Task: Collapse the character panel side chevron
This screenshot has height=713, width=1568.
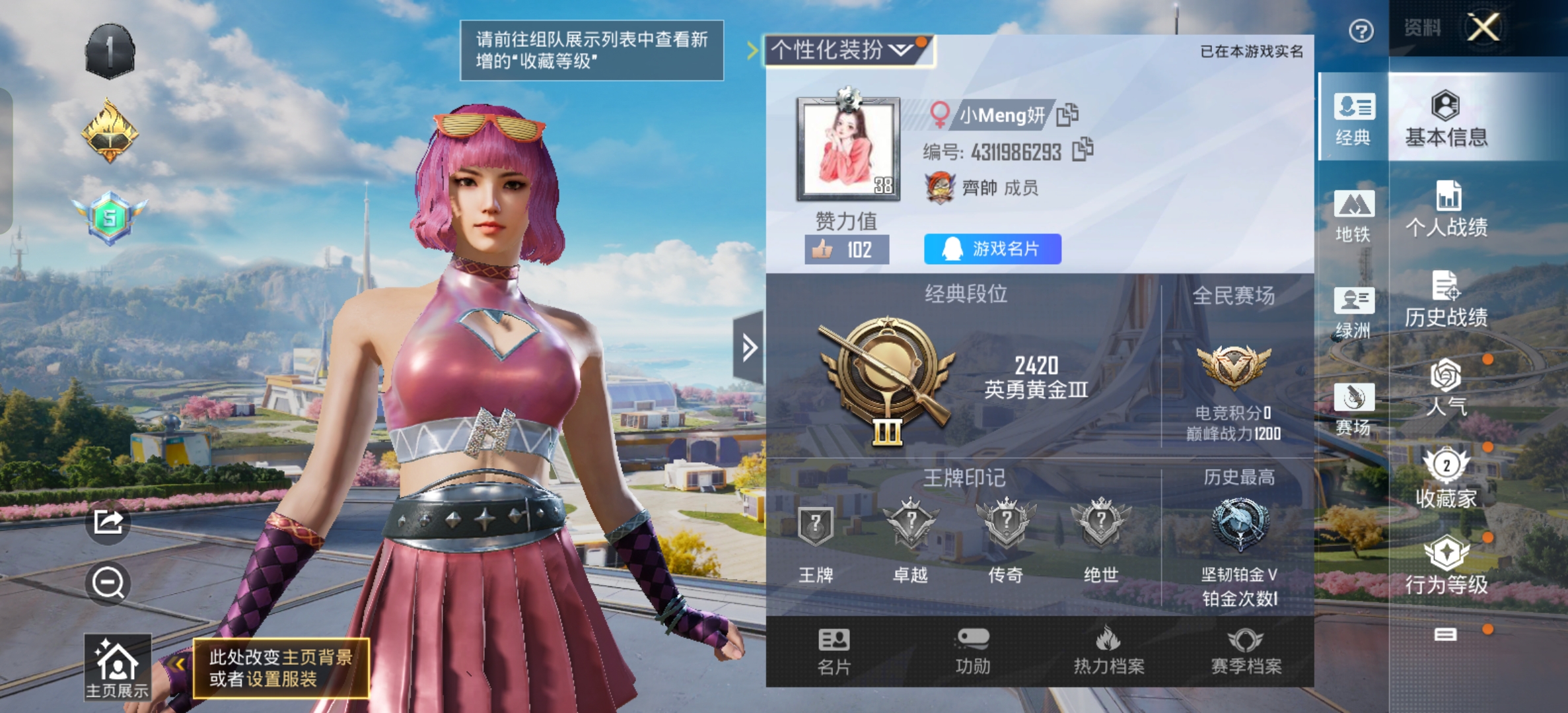Action: tap(748, 347)
